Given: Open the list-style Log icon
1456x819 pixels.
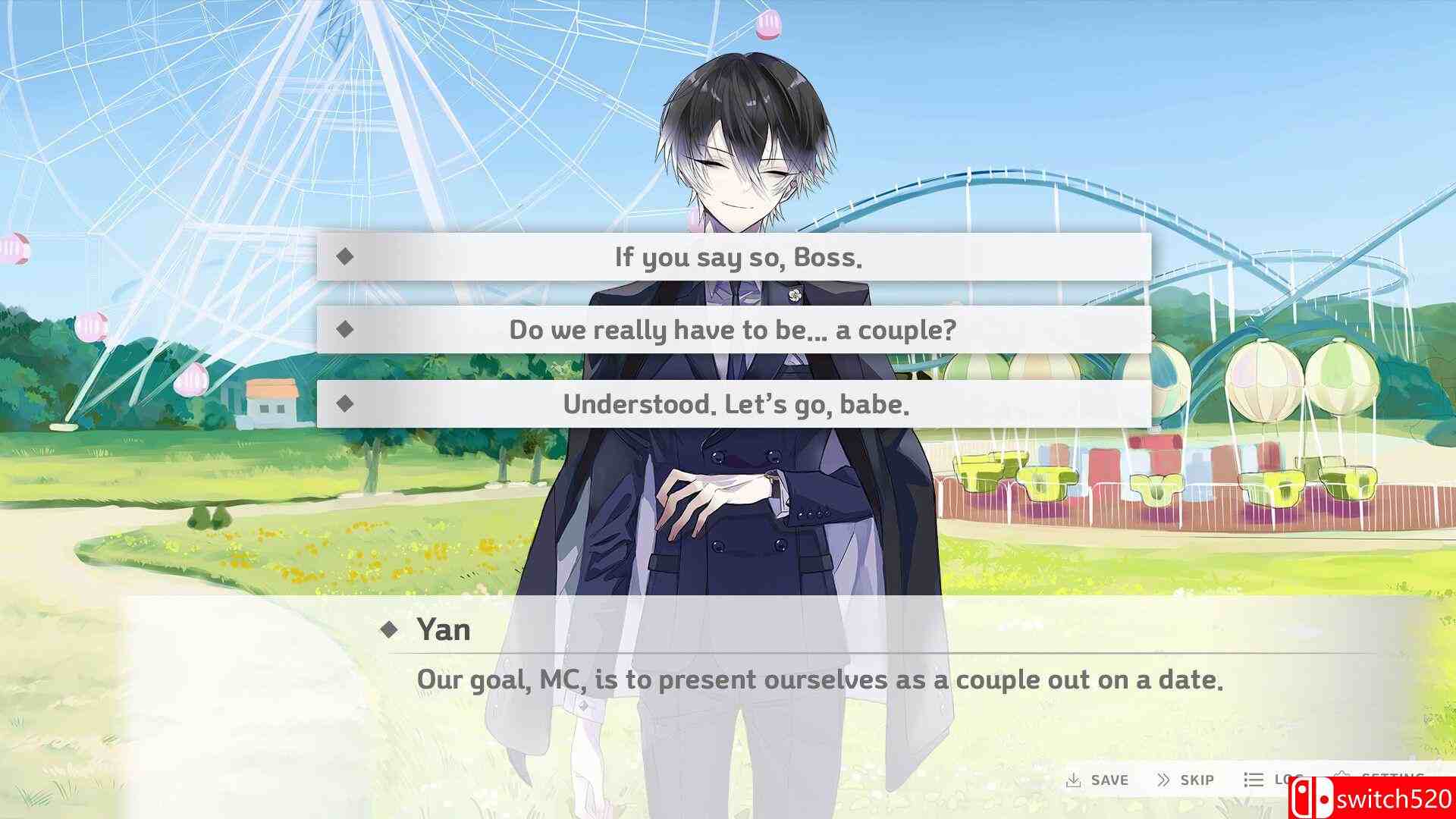Looking at the screenshot, I should coord(1253,778).
